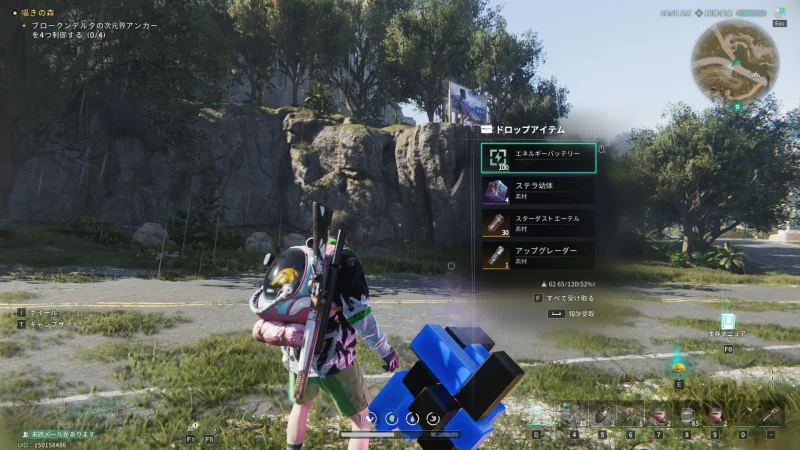Choose the スターダストエーテル drop item
The height and width of the screenshot is (450, 800).
click(538, 223)
